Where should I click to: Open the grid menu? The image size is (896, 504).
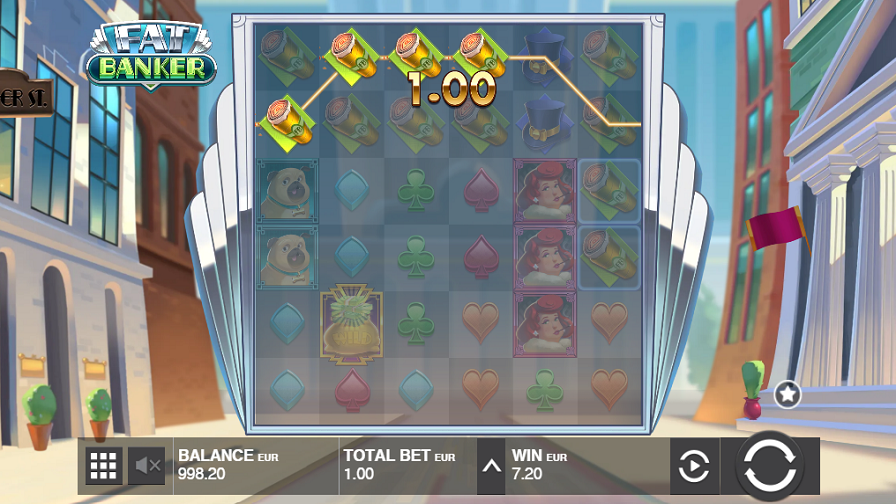pos(103,465)
